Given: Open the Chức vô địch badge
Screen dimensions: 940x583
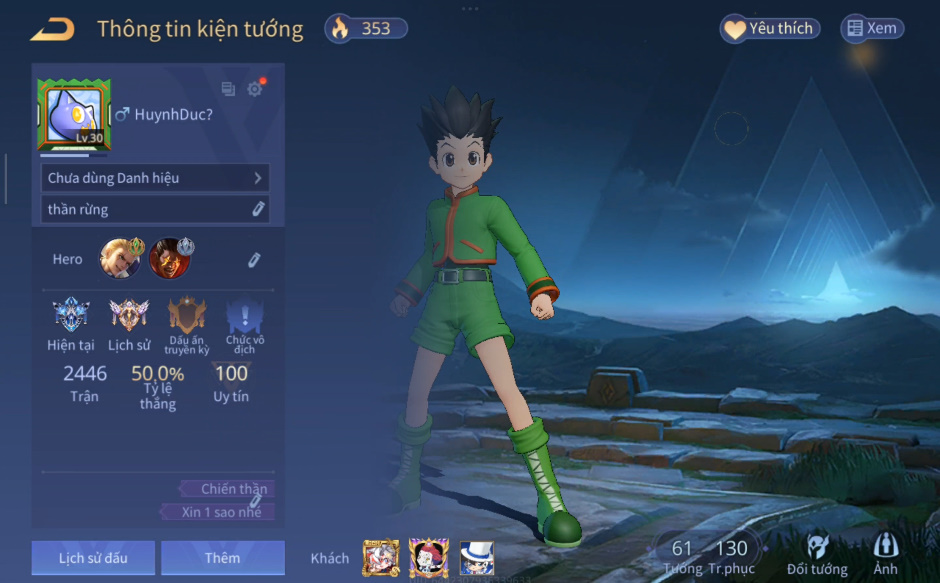Looking at the screenshot, I should coord(245,318).
